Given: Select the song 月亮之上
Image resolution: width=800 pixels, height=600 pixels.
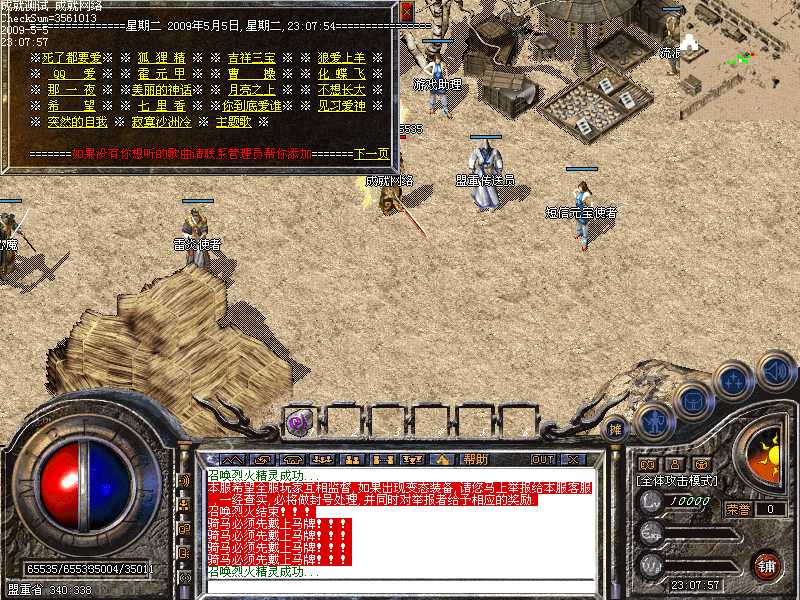Looking at the screenshot, I should [x=250, y=89].
